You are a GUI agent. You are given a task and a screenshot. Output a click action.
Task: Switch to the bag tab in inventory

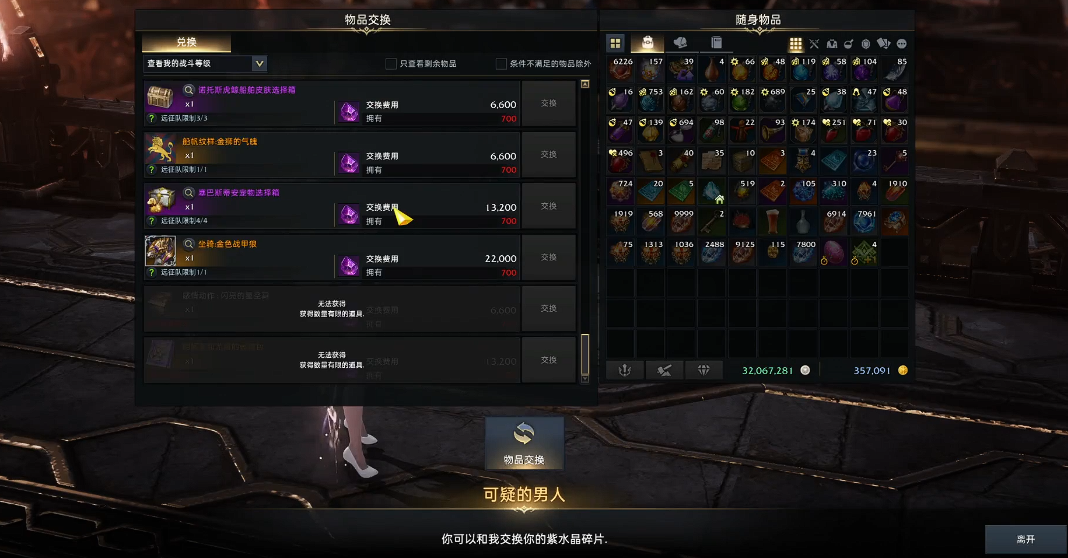click(x=647, y=43)
